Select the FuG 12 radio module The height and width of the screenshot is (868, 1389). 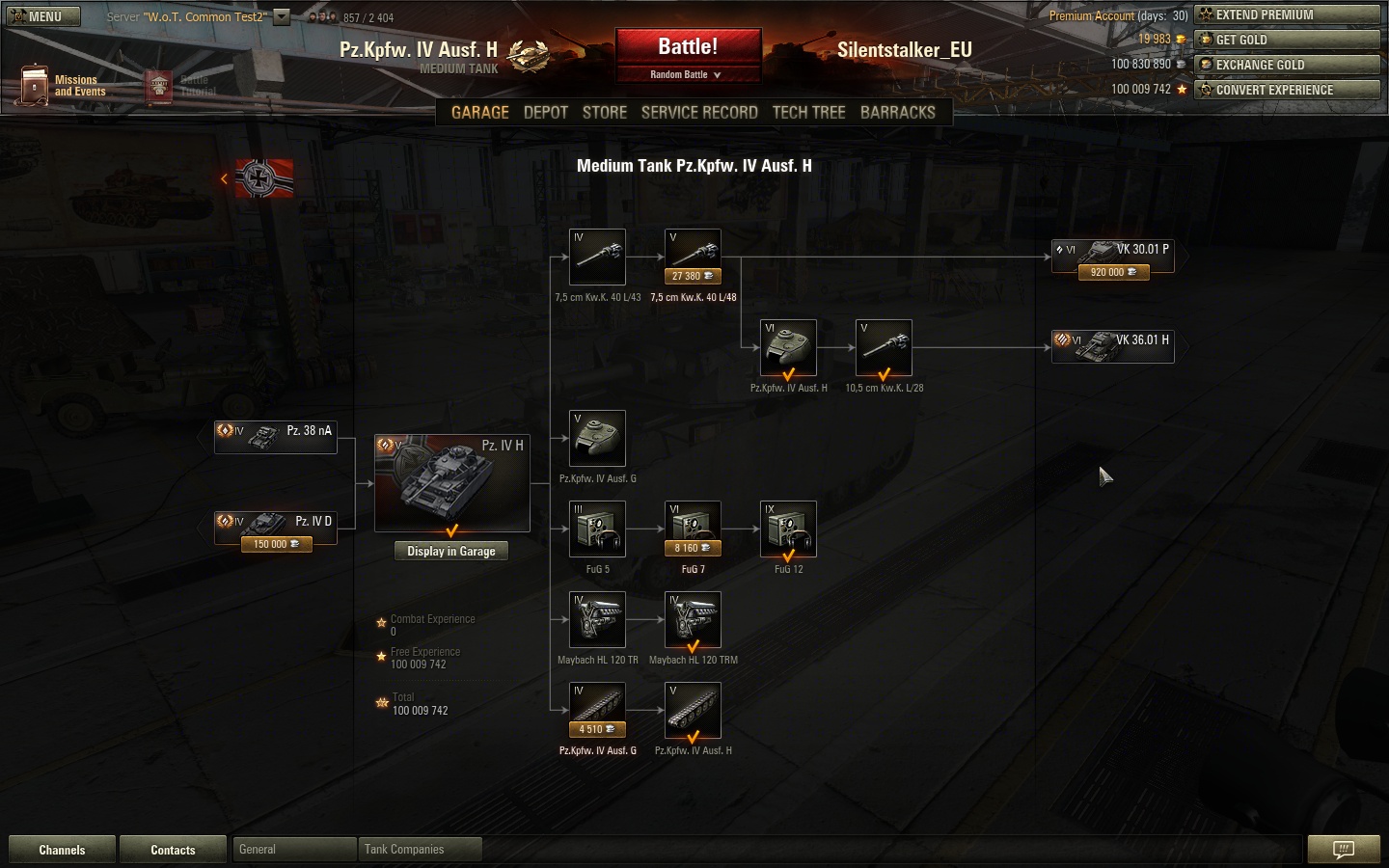tap(788, 528)
